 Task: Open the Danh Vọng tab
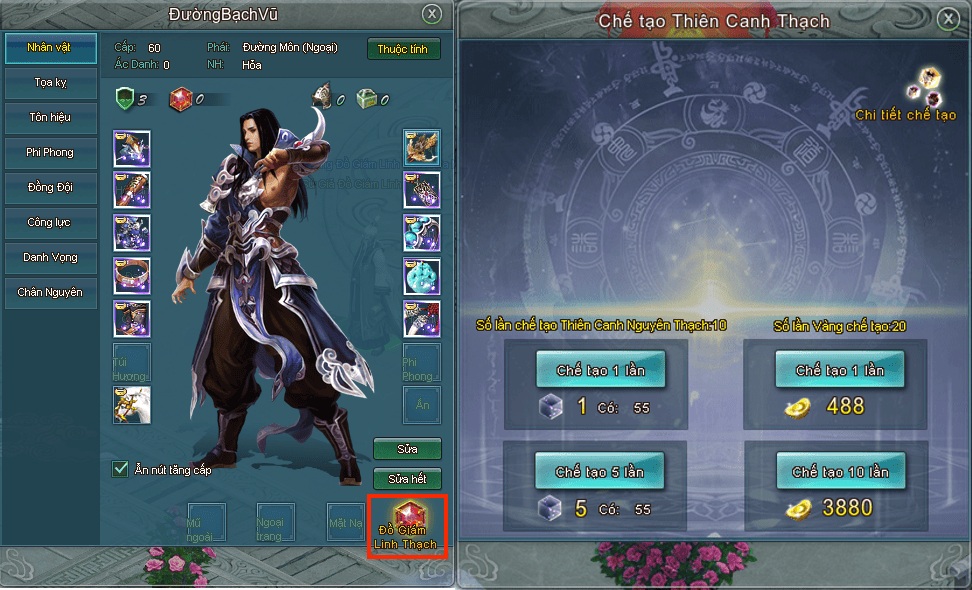pyautogui.click(x=49, y=257)
